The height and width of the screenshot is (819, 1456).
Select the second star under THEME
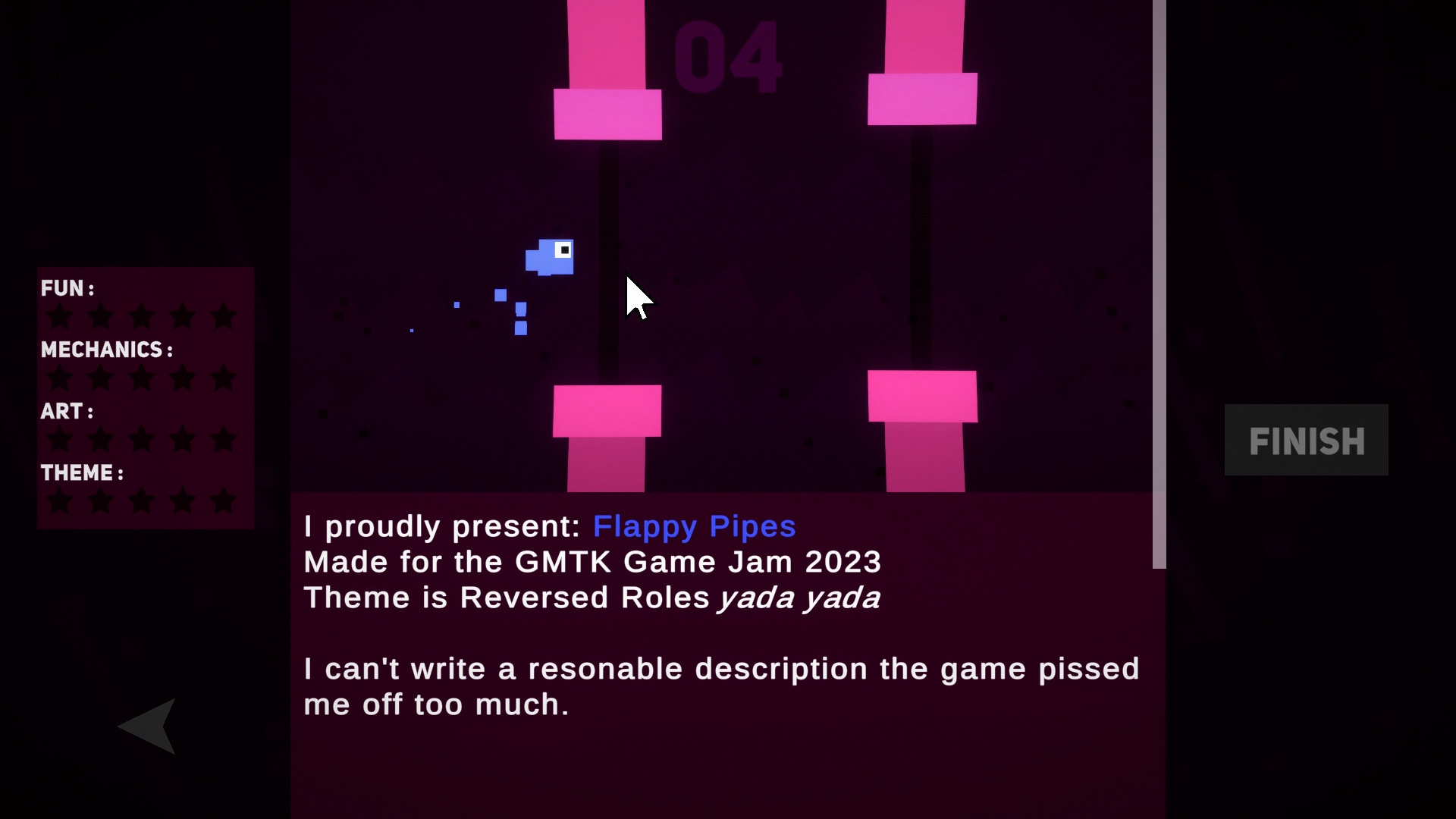point(101,500)
